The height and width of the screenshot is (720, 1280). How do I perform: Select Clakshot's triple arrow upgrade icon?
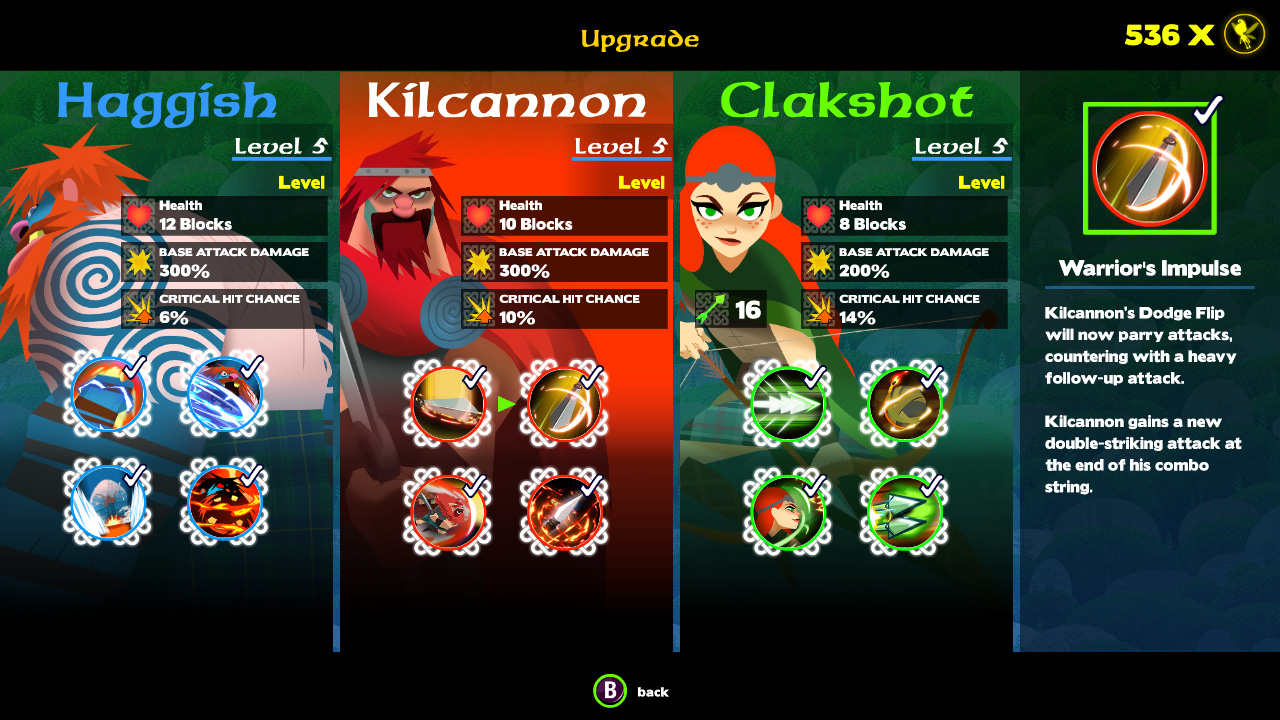(x=787, y=405)
